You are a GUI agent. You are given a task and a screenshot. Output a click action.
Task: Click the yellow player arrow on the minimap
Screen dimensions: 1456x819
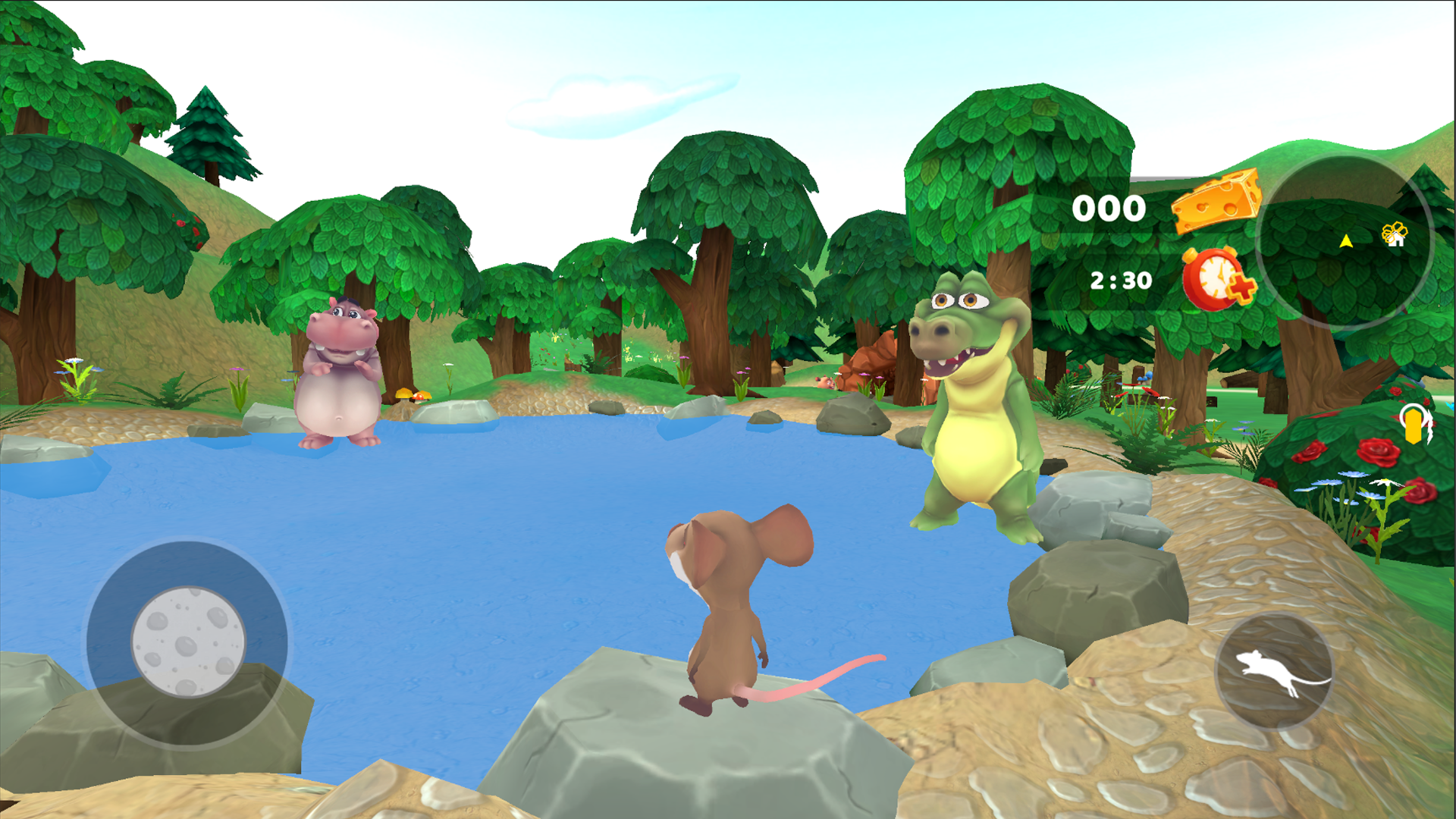1347,241
